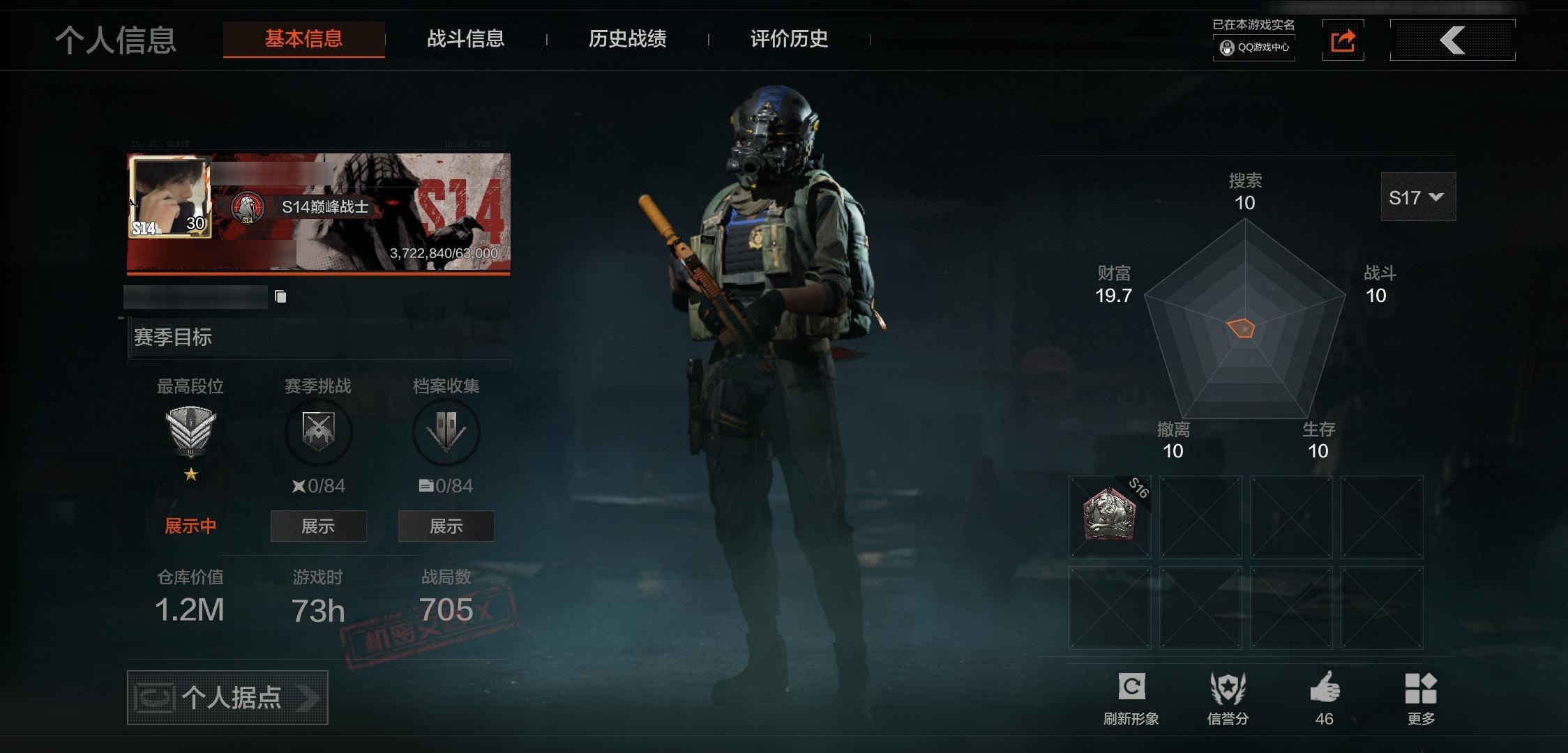
Task: Show the 评价历史 tab
Action: pos(789,39)
